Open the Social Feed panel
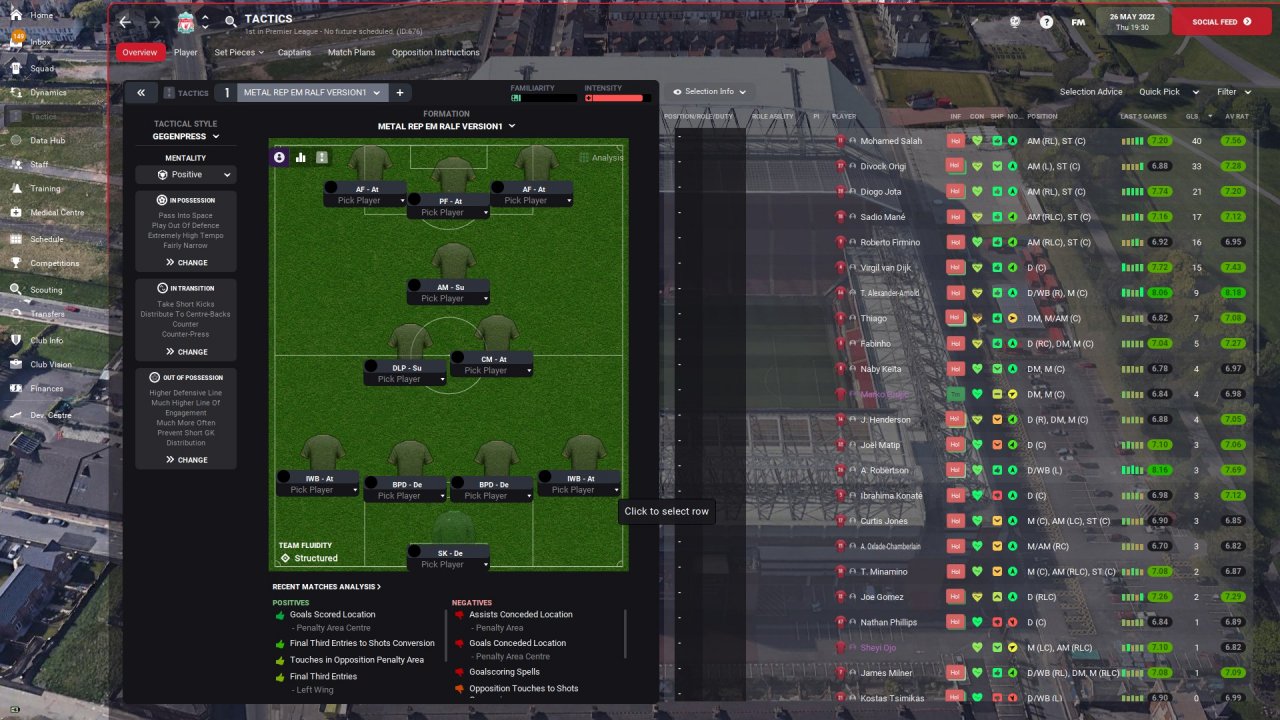This screenshot has height=720, width=1280. [x=1221, y=22]
